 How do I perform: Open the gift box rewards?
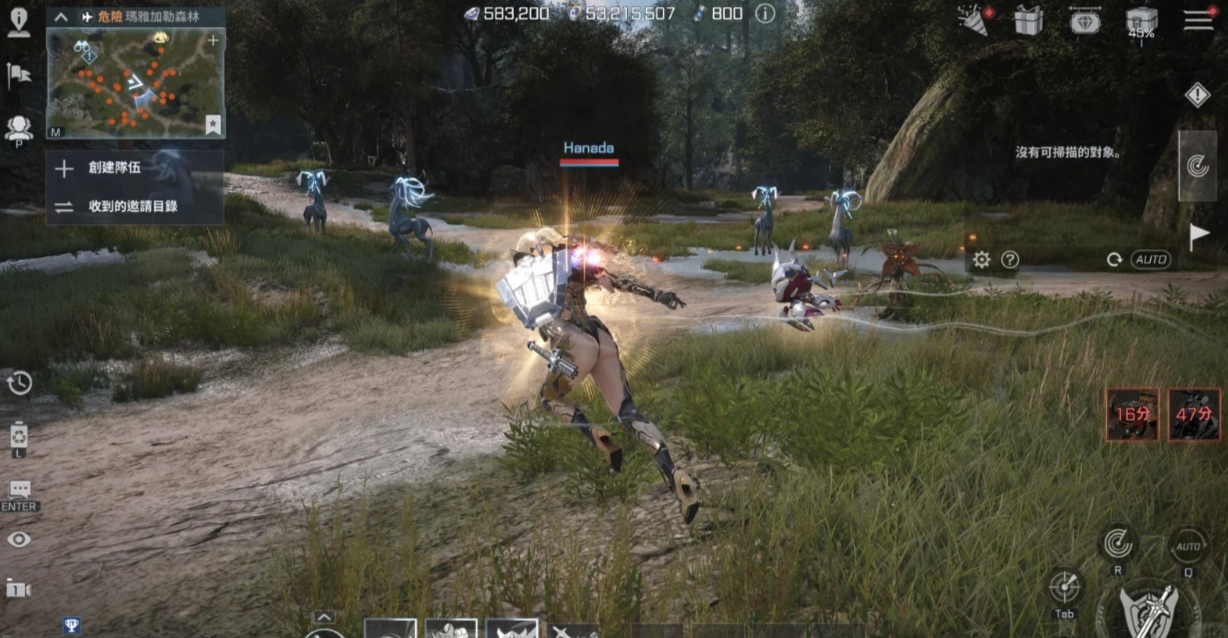point(1028,20)
